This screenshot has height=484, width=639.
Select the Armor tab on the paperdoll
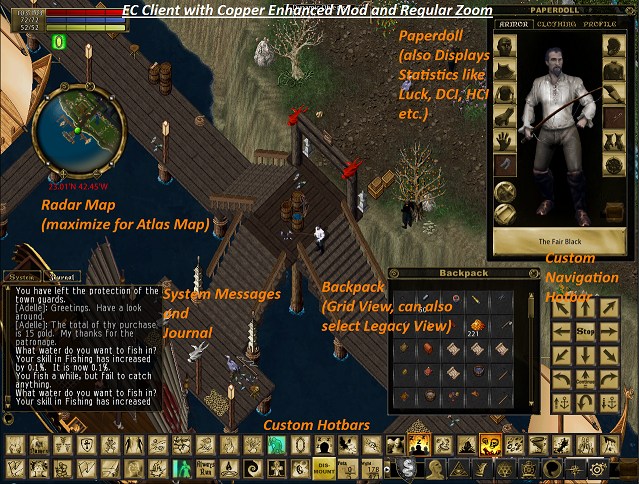(x=513, y=22)
